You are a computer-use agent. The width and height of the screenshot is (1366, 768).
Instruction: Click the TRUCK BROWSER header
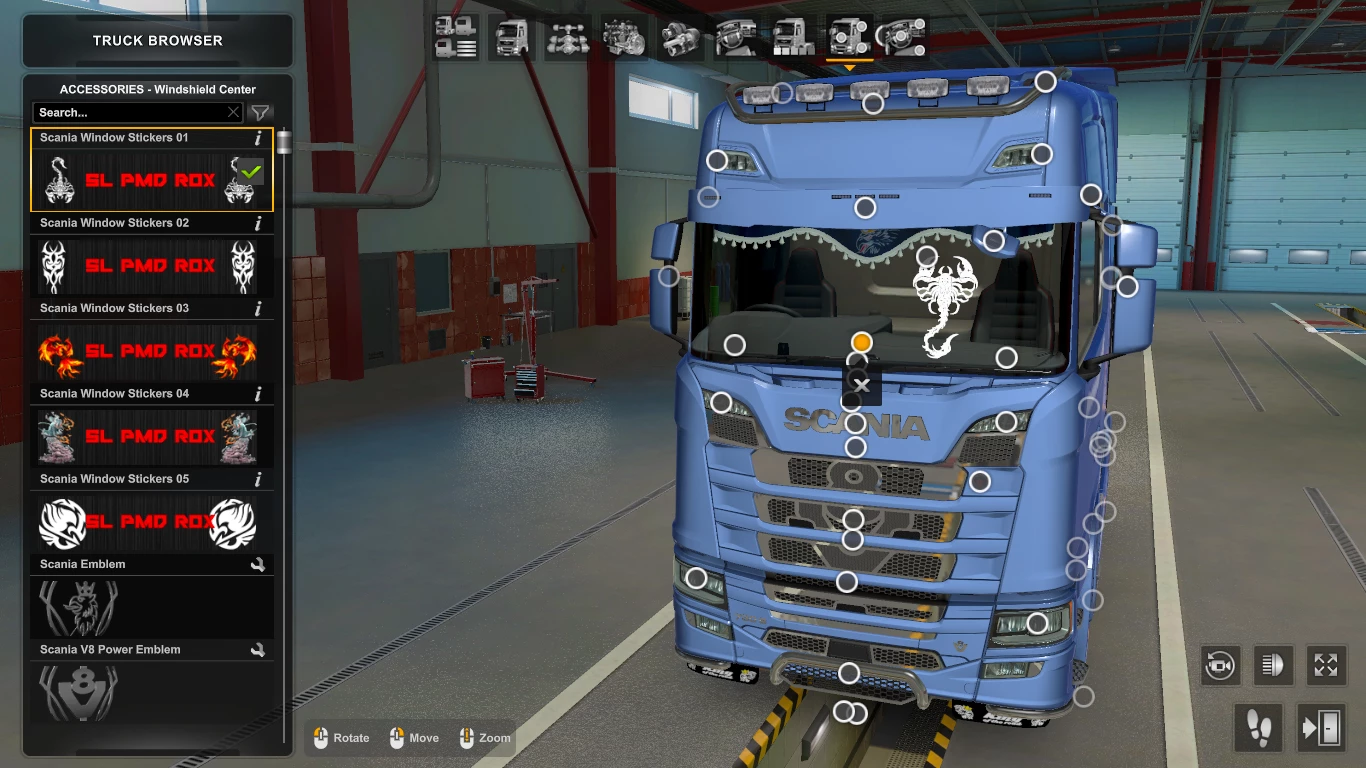pos(156,40)
